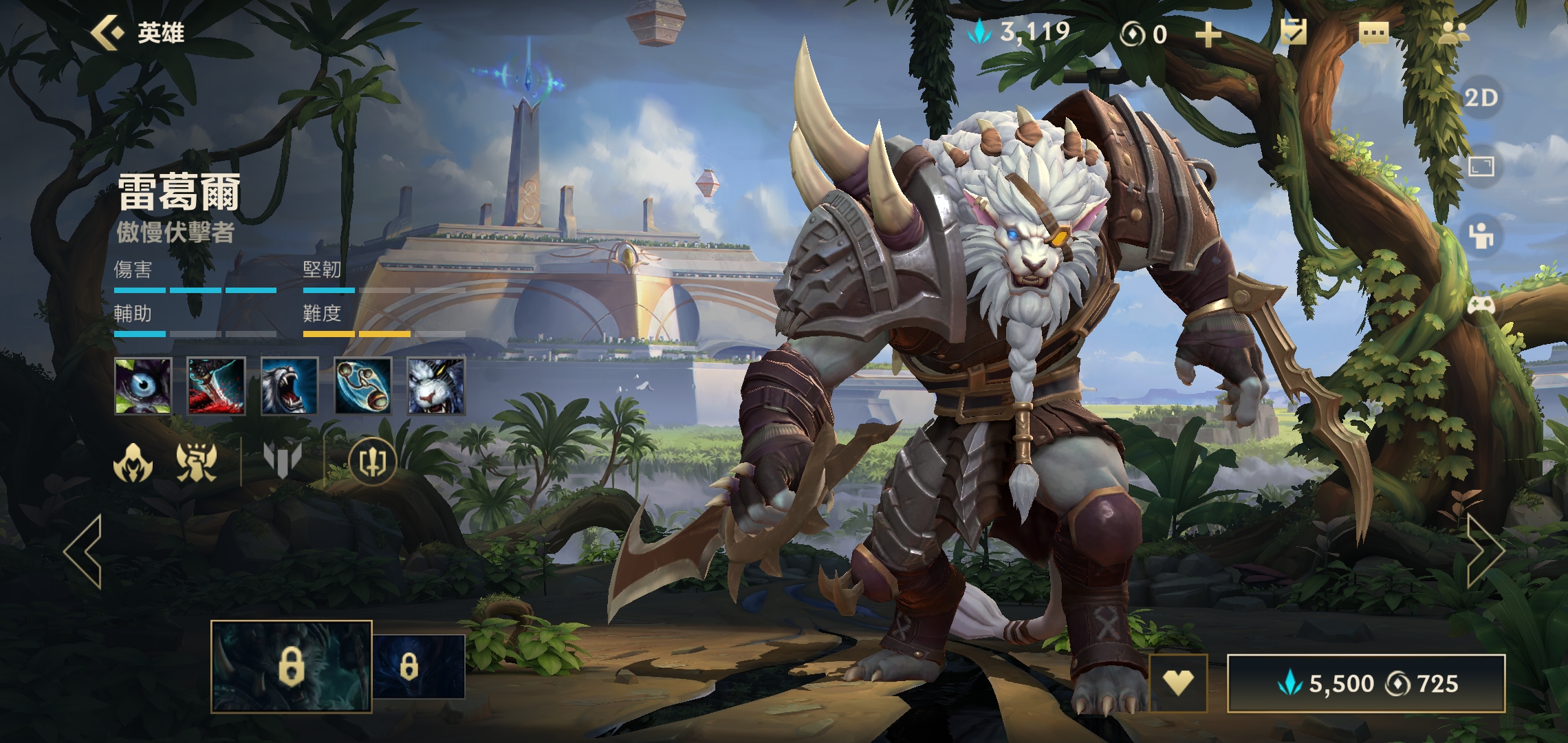Show the previous champion with left arrow
The height and width of the screenshot is (743, 1568).
point(84,551)
